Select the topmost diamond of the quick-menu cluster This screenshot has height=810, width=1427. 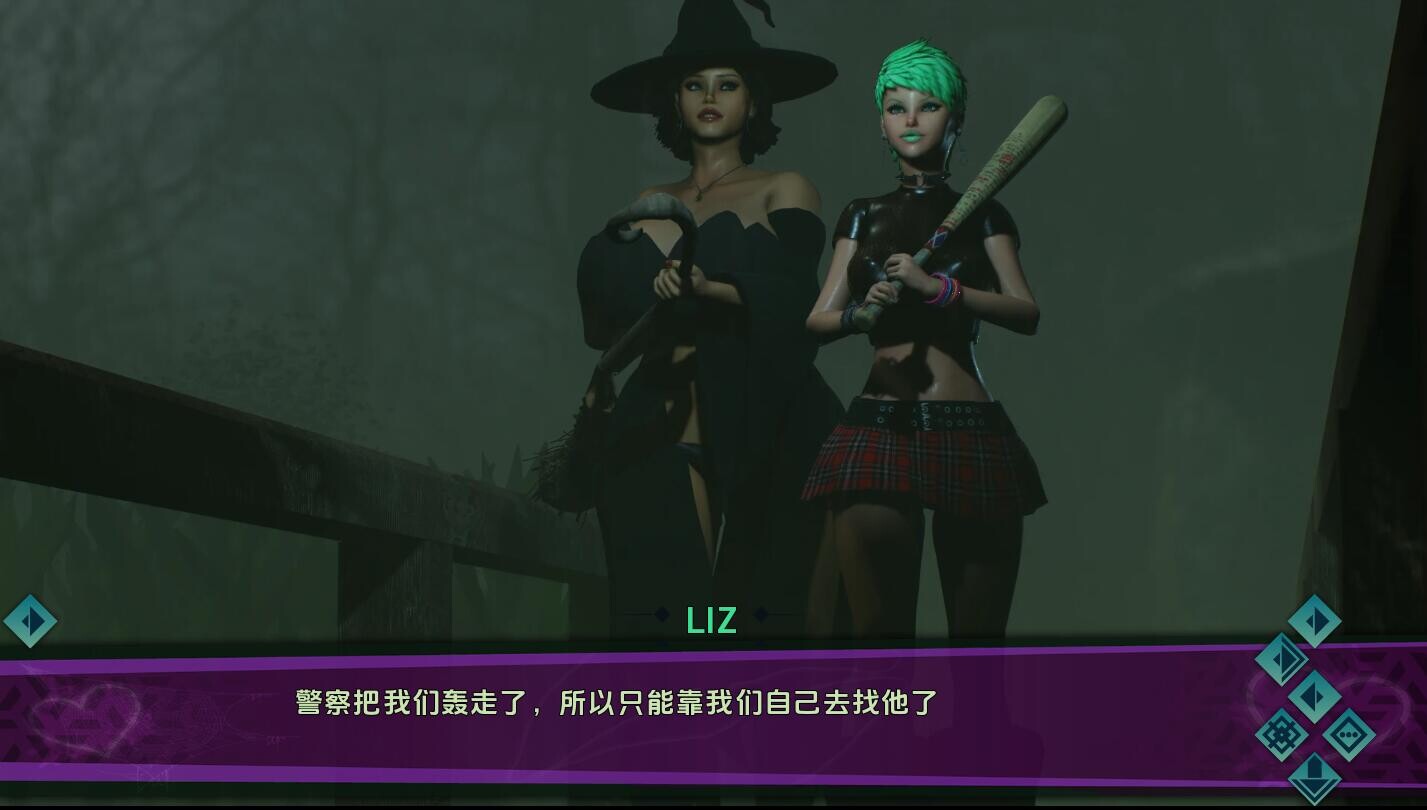point(1312,622)
